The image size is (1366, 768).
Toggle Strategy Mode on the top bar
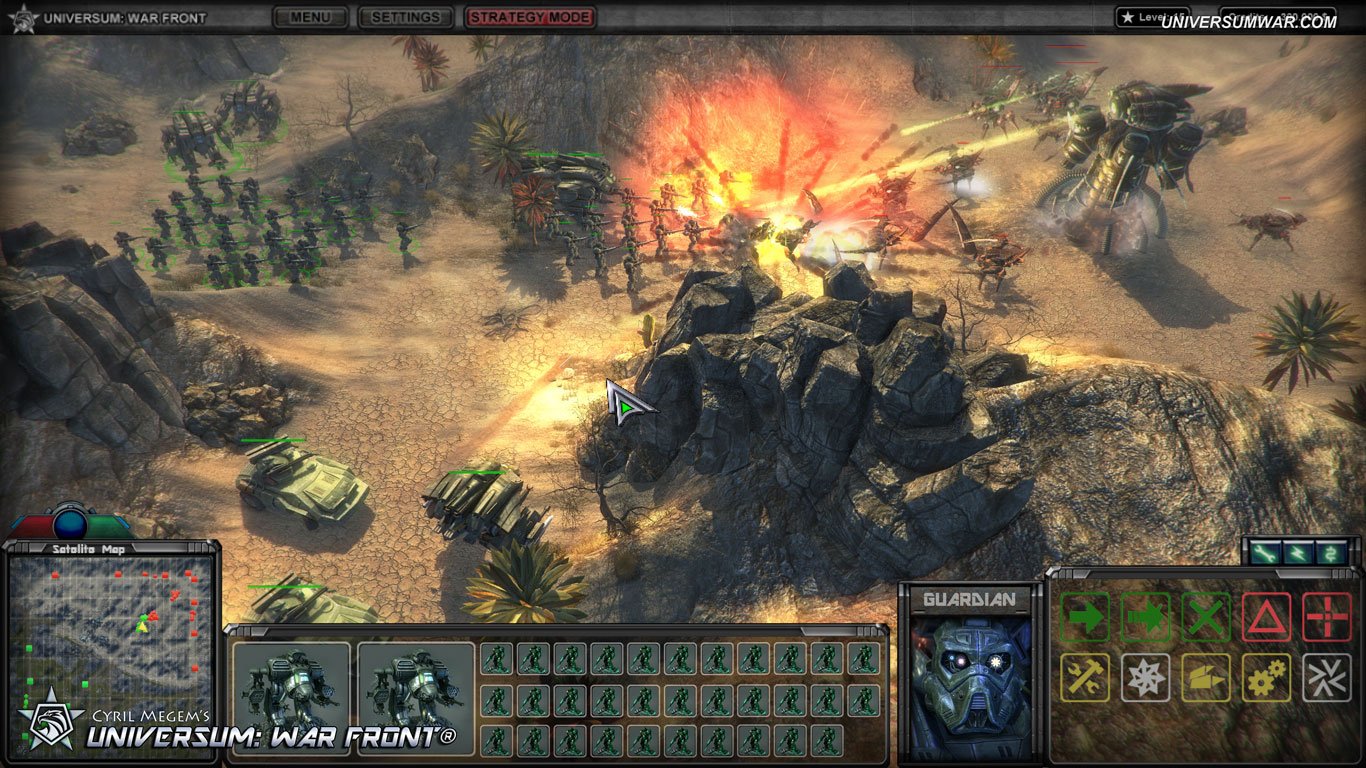tap(531, 17)
